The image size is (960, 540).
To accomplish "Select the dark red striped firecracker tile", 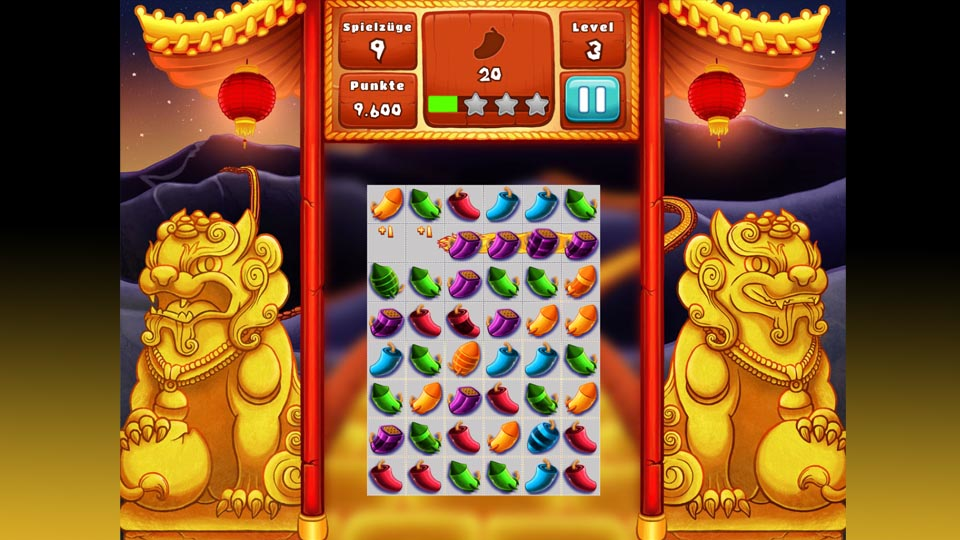I will pos(463,320).
